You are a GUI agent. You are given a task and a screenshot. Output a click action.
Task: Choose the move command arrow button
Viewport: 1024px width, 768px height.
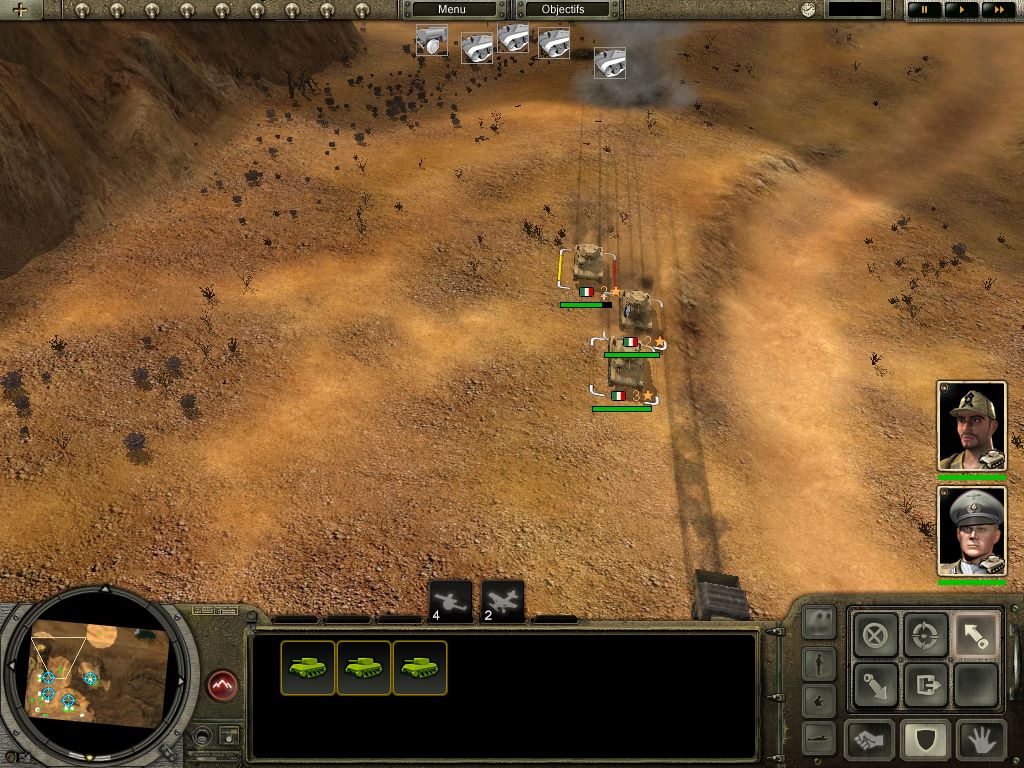point(975,634)
